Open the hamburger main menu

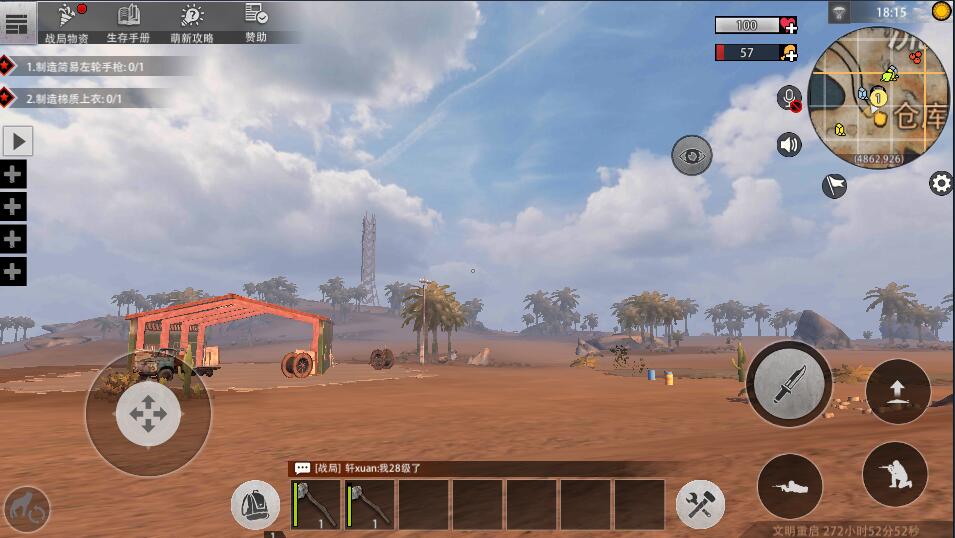(x=17, y=22)
